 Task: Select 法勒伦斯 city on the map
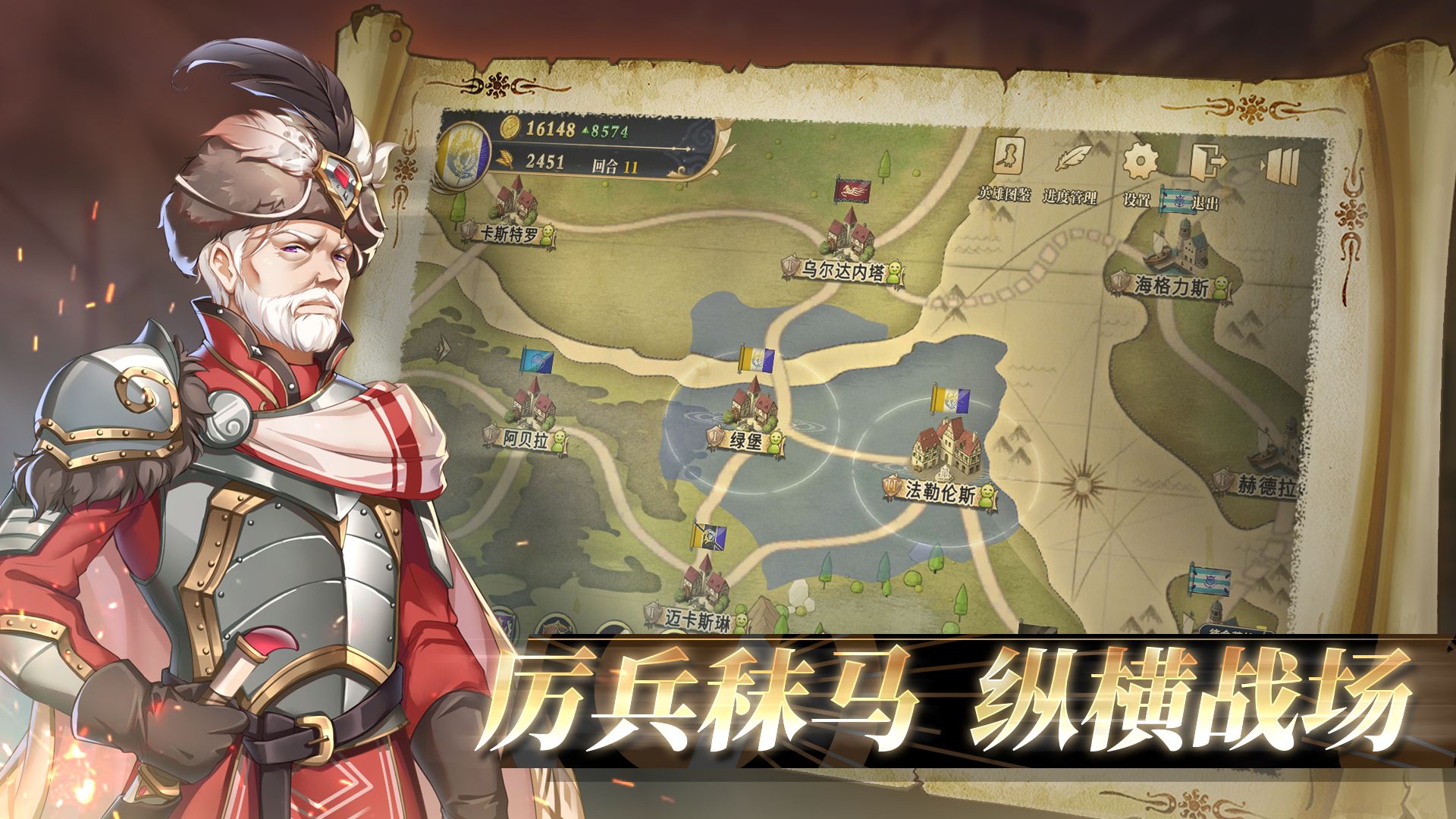[940, 489]
